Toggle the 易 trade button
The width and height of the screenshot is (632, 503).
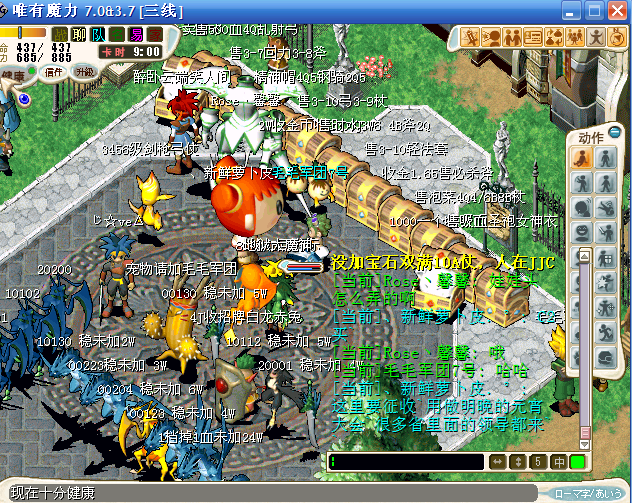coord(136,33)
